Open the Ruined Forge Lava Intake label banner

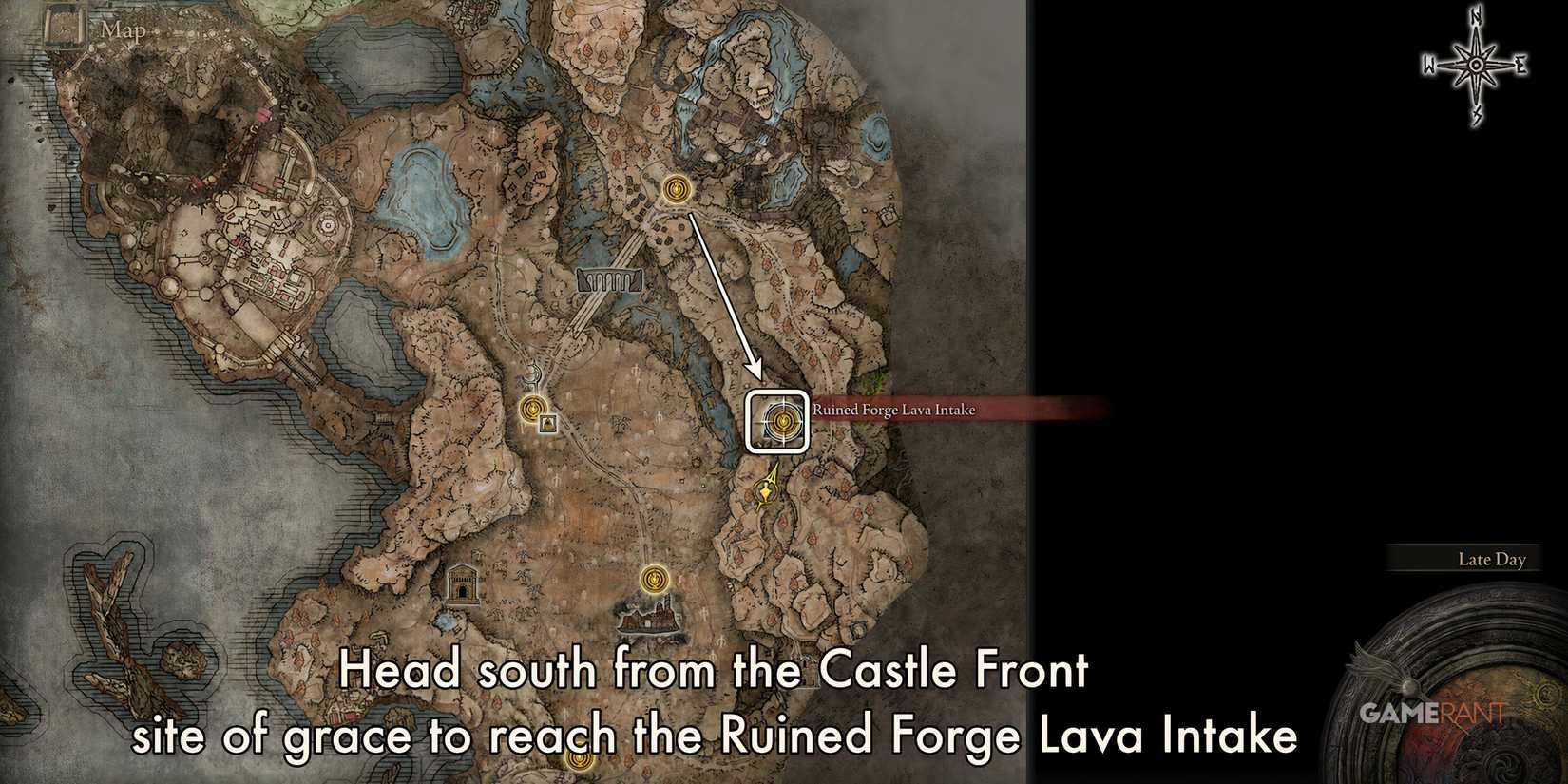(x=891, y=410)
